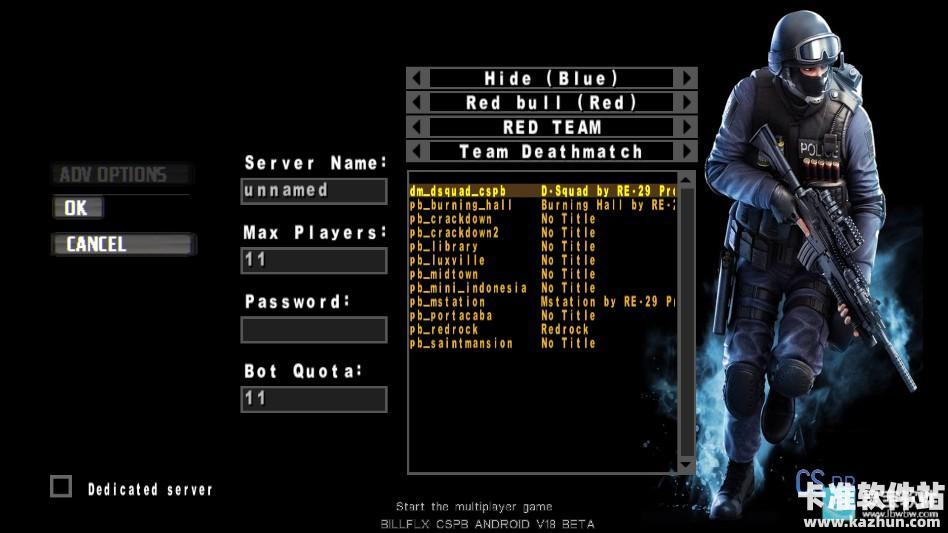Screen dimensions: 948x533
Task: Choose map pb_luxville from the list
Action: click(x=447, y=261)
